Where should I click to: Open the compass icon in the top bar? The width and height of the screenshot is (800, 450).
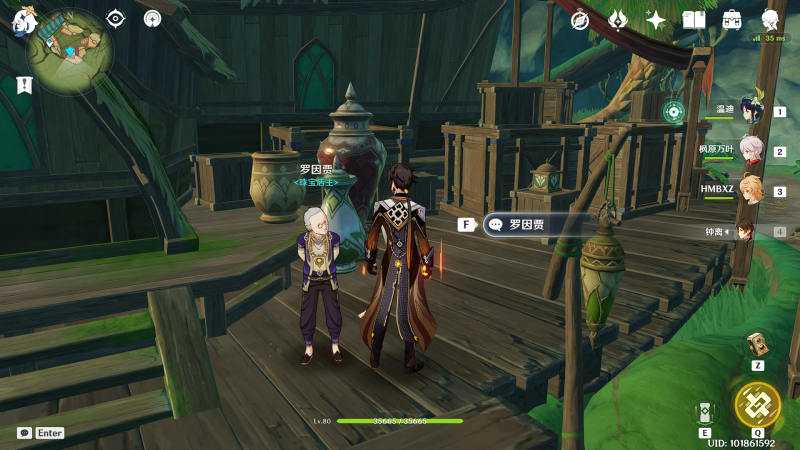[x=580, y=20]
